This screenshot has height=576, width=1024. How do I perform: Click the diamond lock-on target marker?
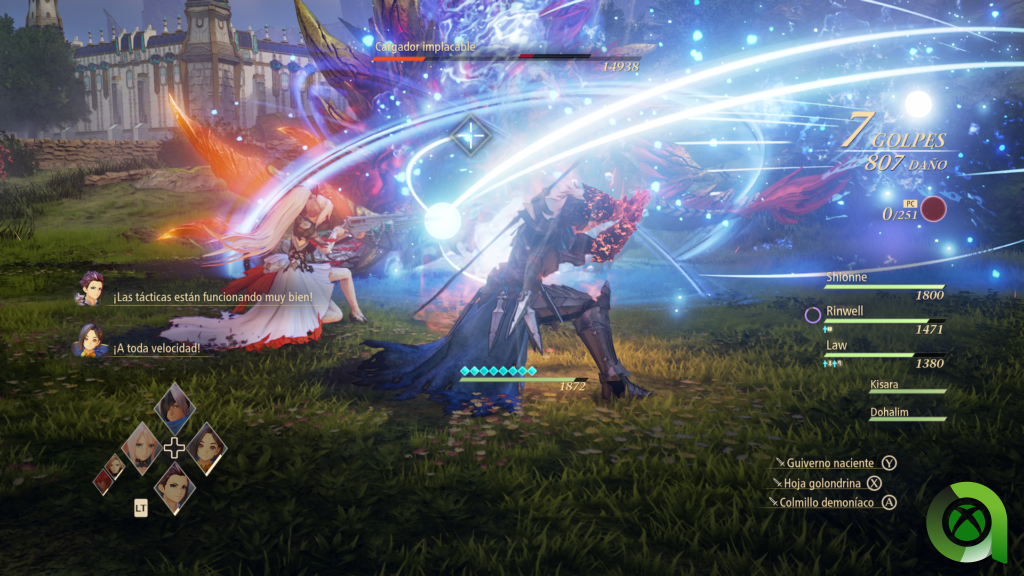469,134
